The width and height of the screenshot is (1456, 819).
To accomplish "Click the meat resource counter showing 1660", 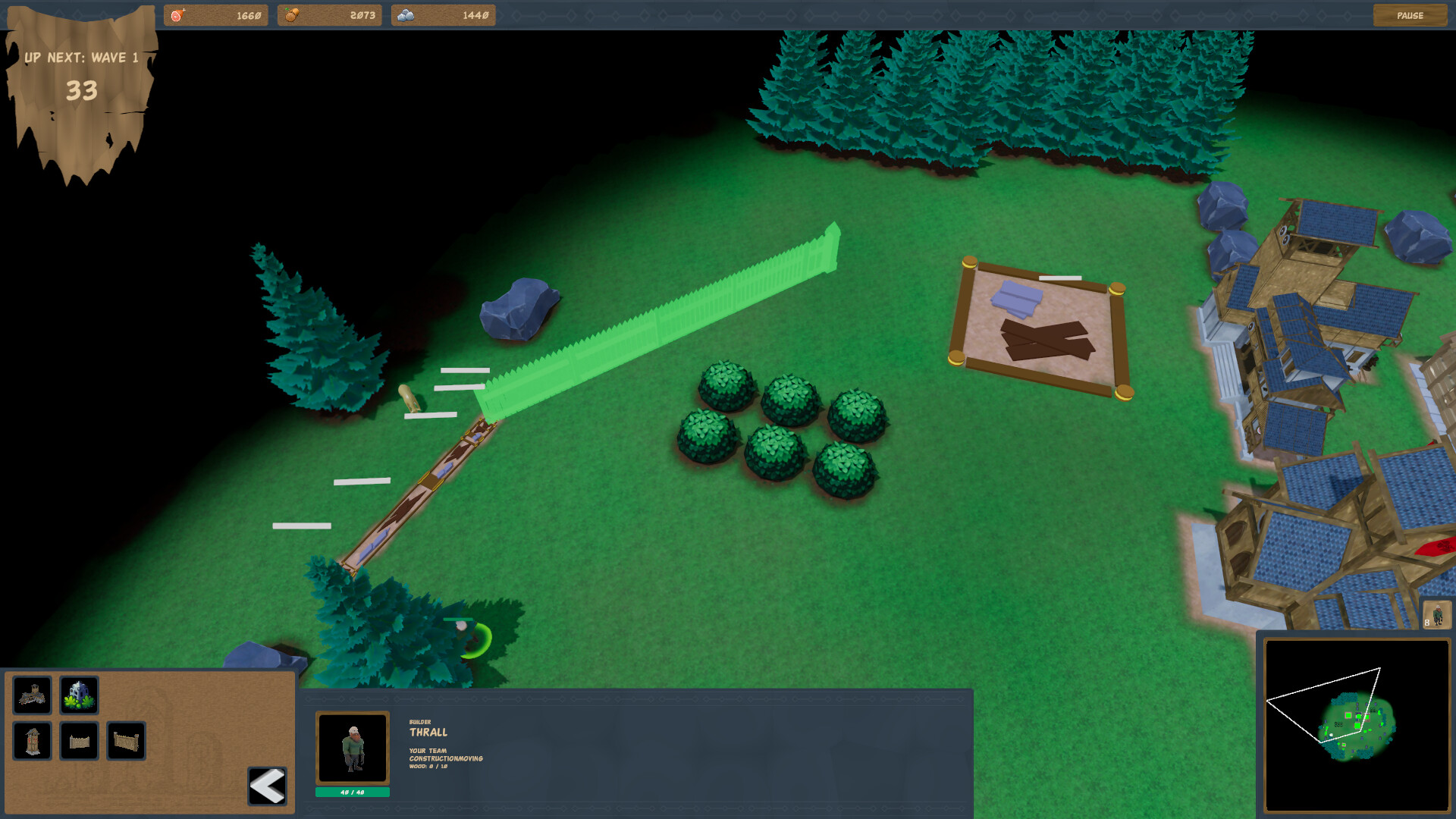I will pos(216,14).
